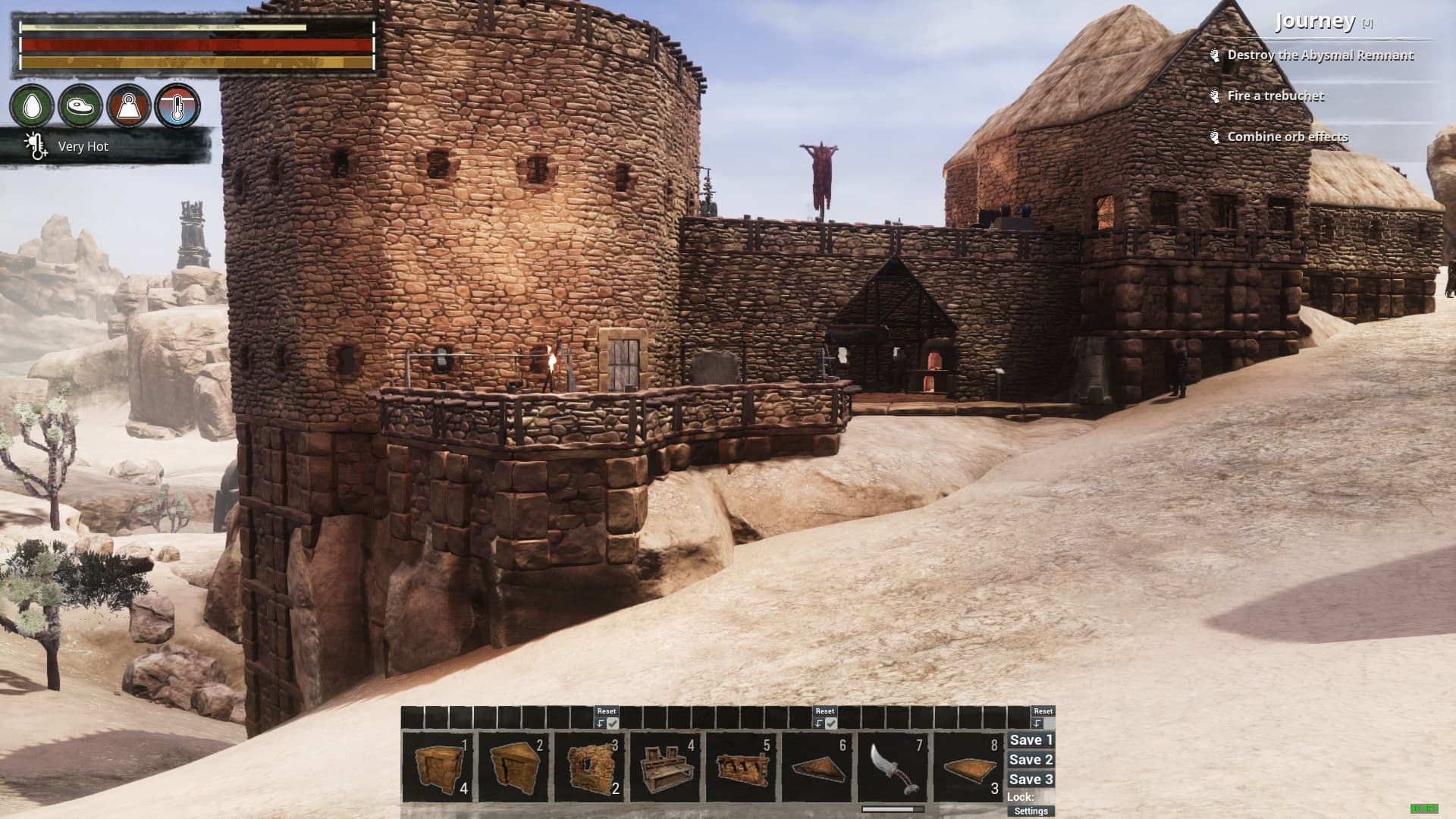
Task: Select the Destroy the Abysmal Remnant objective
Action: [x=1319, y=55]
